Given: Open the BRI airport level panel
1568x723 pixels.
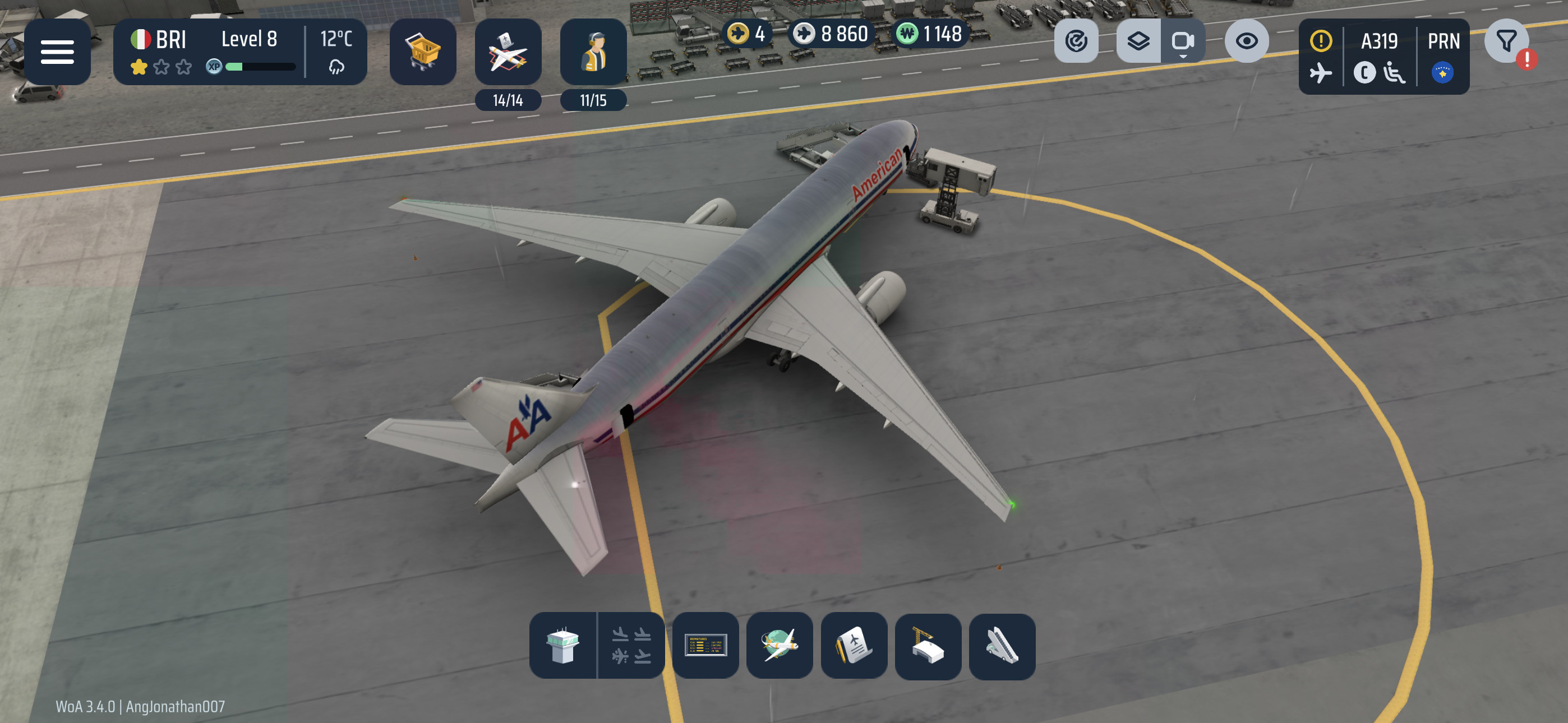Looking at the screenshot, I should click(239, 52).
